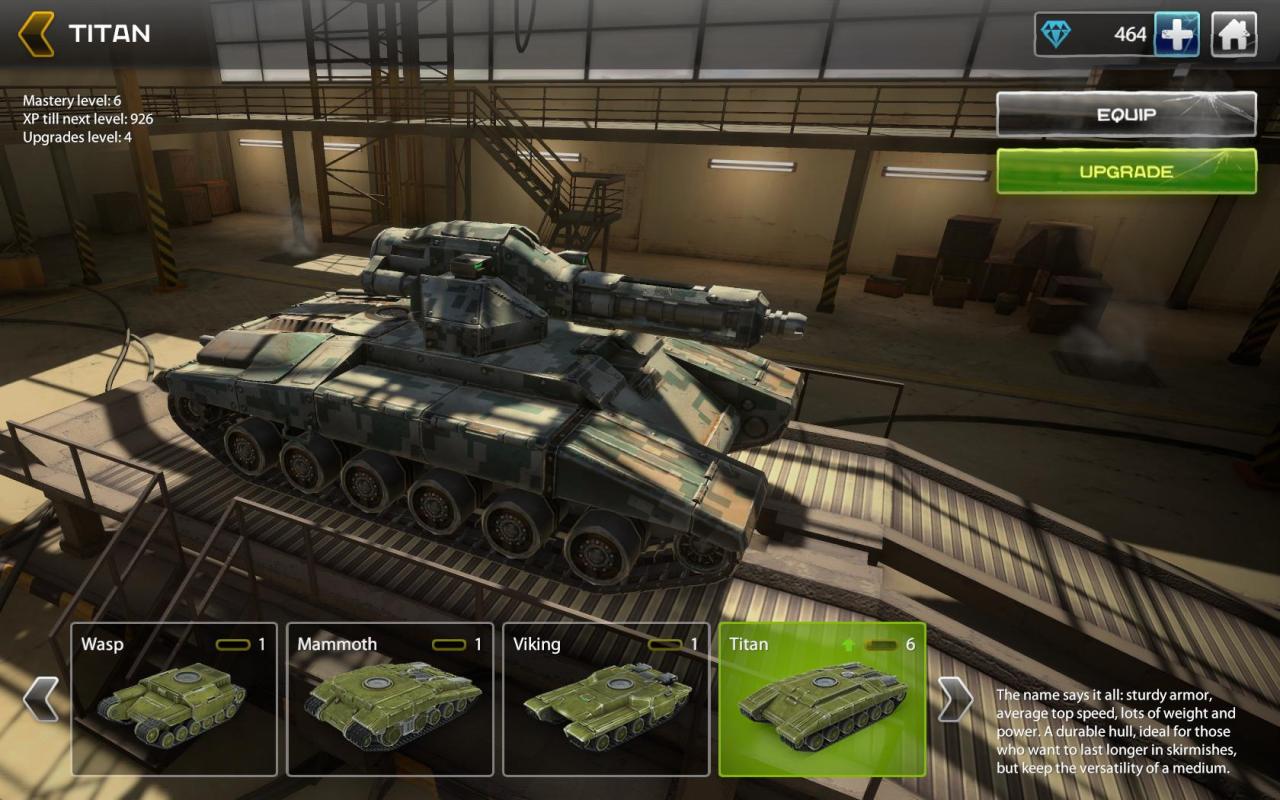Select the Wasp hull card
Image resolution: width=1280 pixels, height=800 pixels.
(174, 699)
